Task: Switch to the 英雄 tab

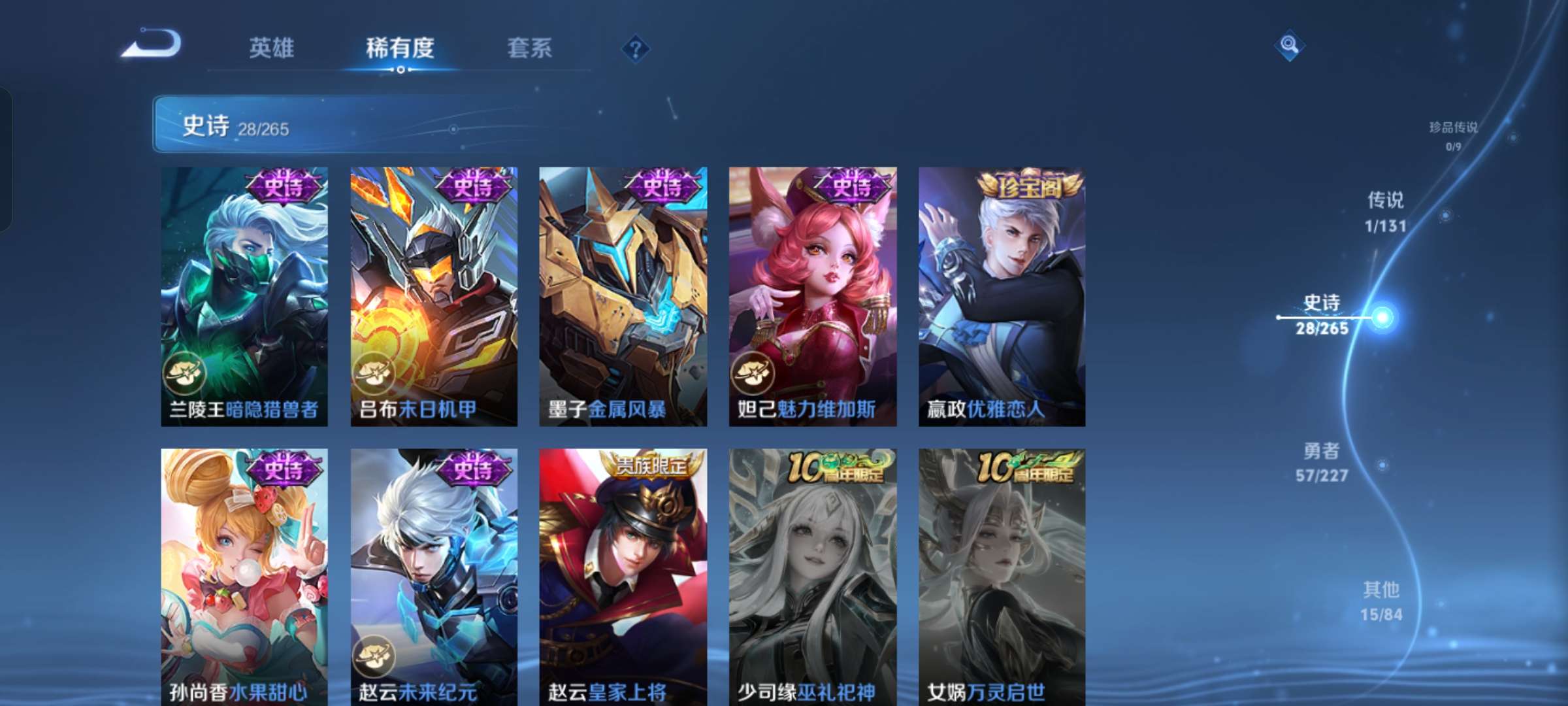Action: pyautogui.click(x=272, y=48)
